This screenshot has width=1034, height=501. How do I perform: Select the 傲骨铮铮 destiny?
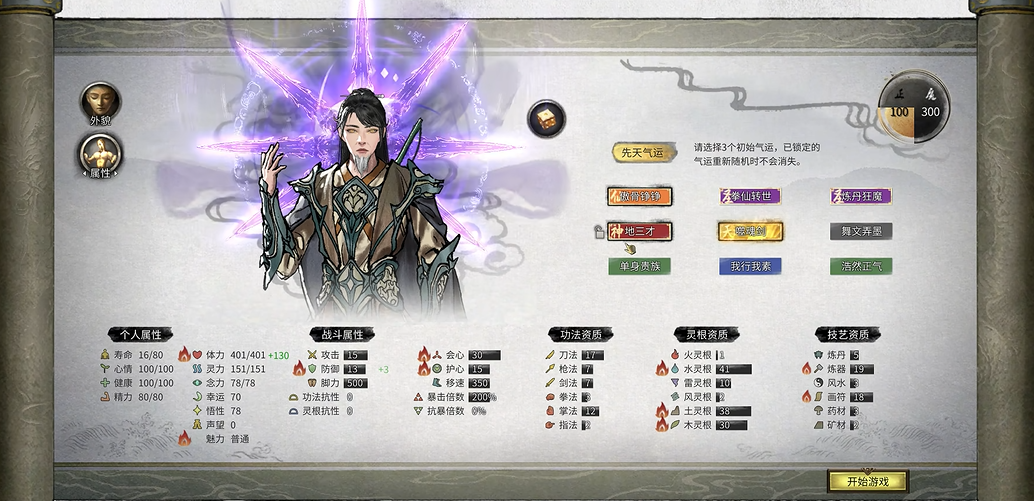(639, 196)
